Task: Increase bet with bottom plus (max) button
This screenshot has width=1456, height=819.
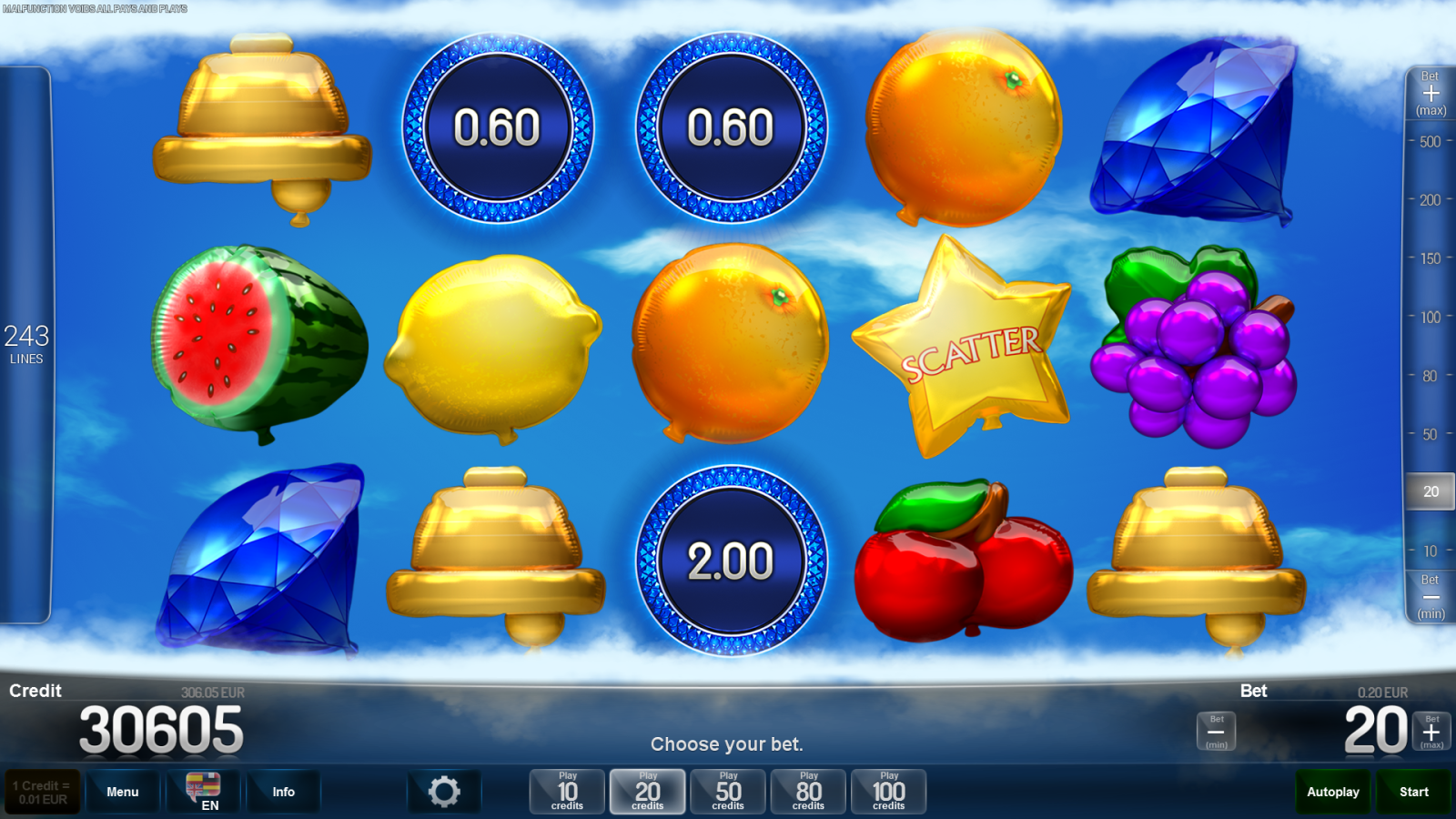Action: tap(1431, 732)
